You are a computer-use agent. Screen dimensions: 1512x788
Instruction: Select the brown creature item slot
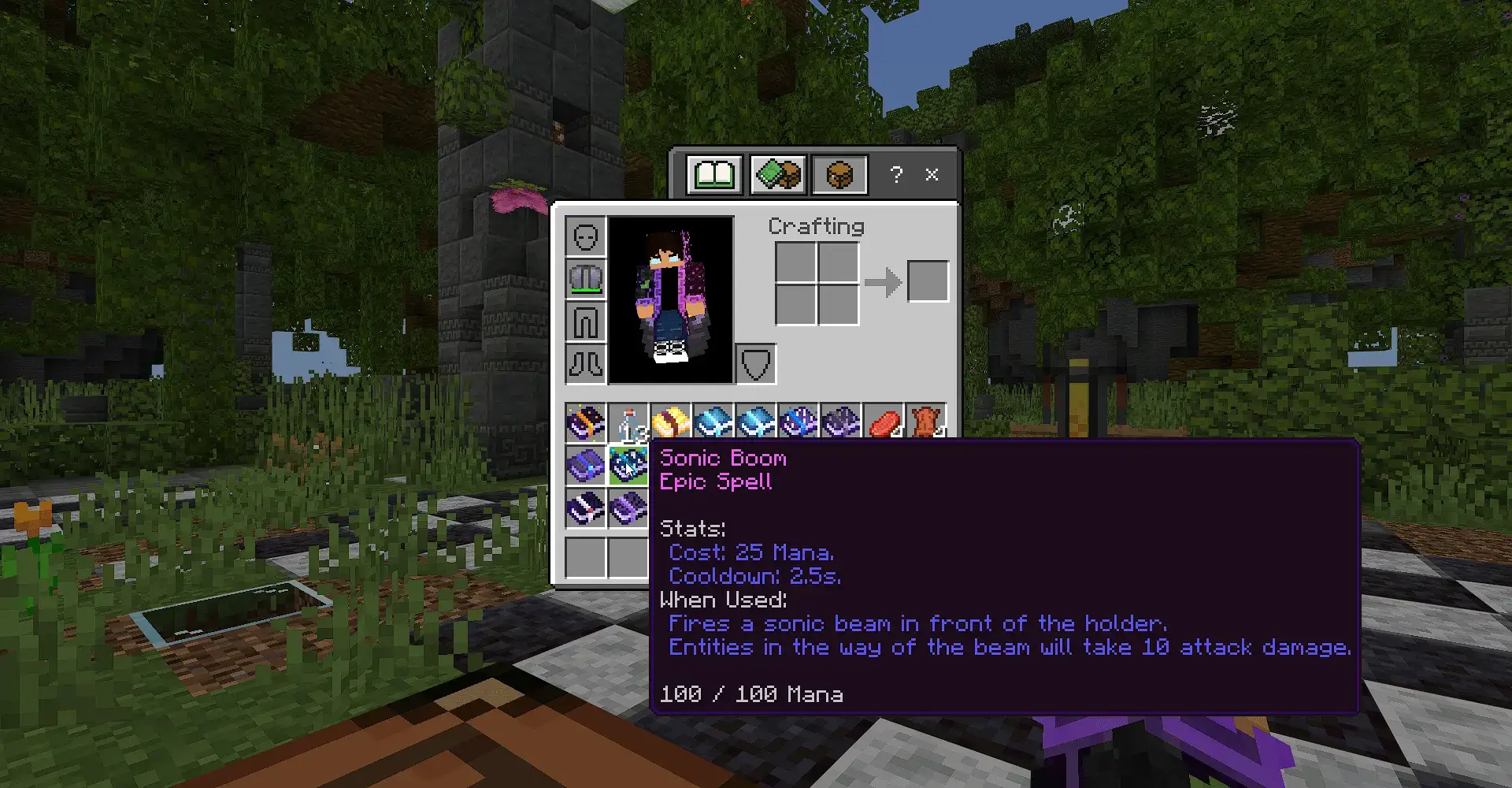click(925, 422)
